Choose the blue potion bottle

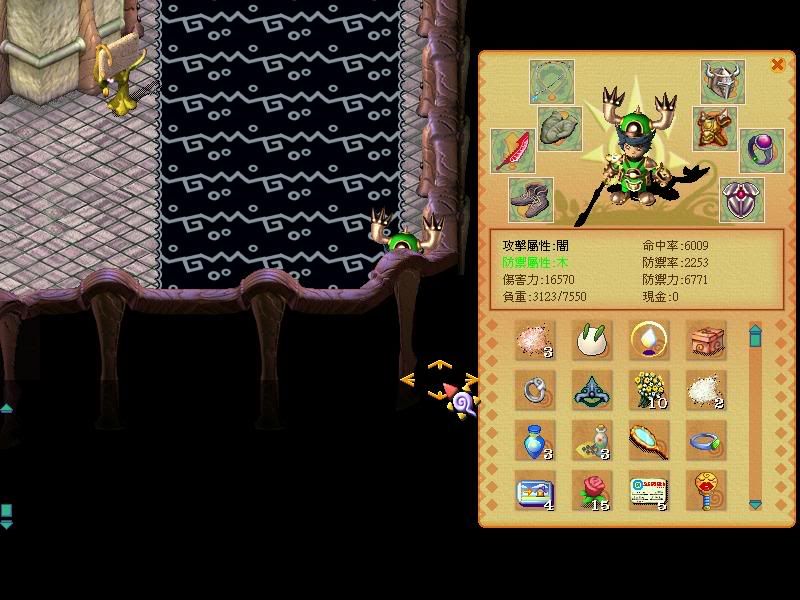pos(535,440)
